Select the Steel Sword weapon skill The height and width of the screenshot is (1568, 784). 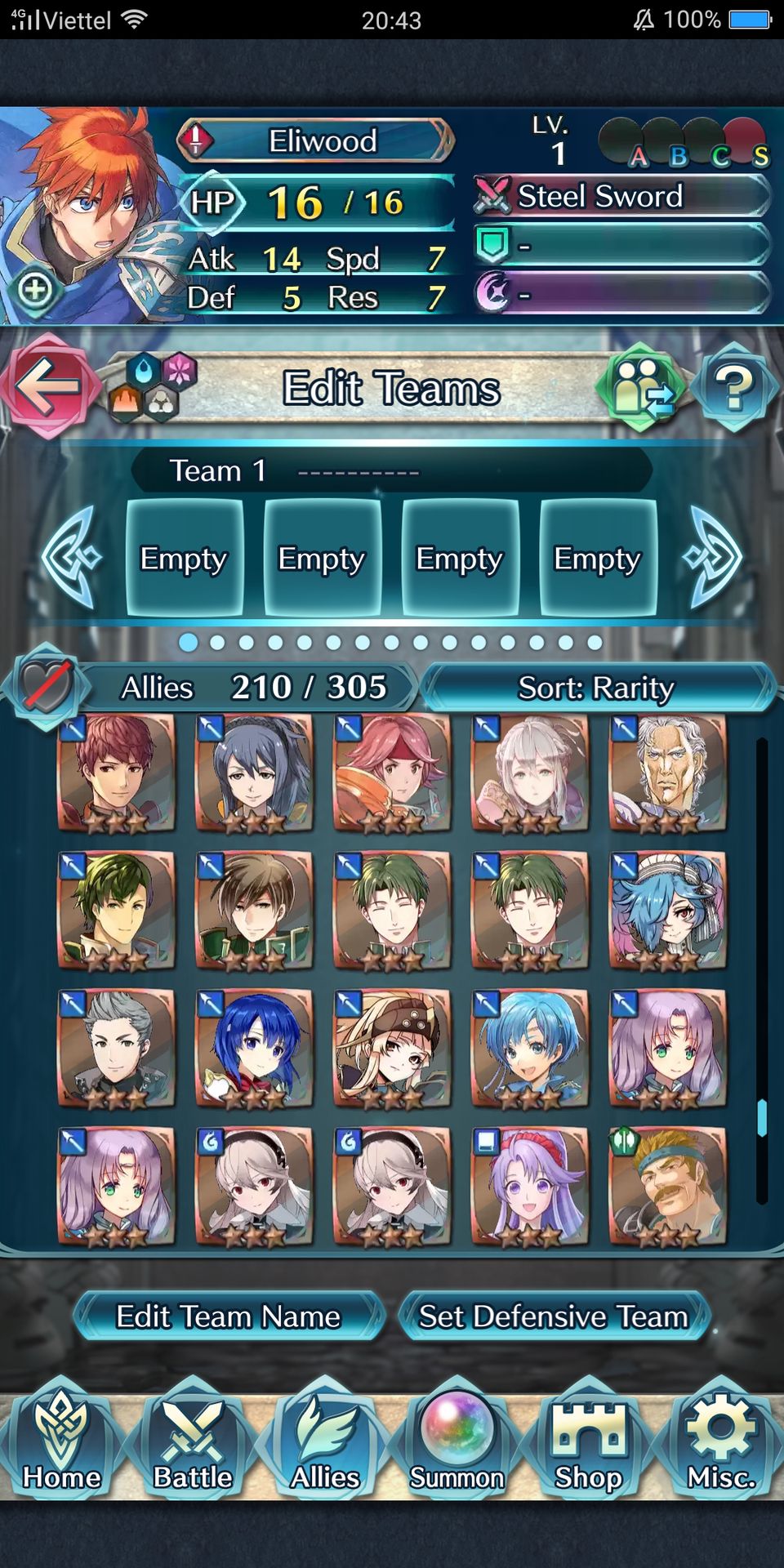pos(621,196)
